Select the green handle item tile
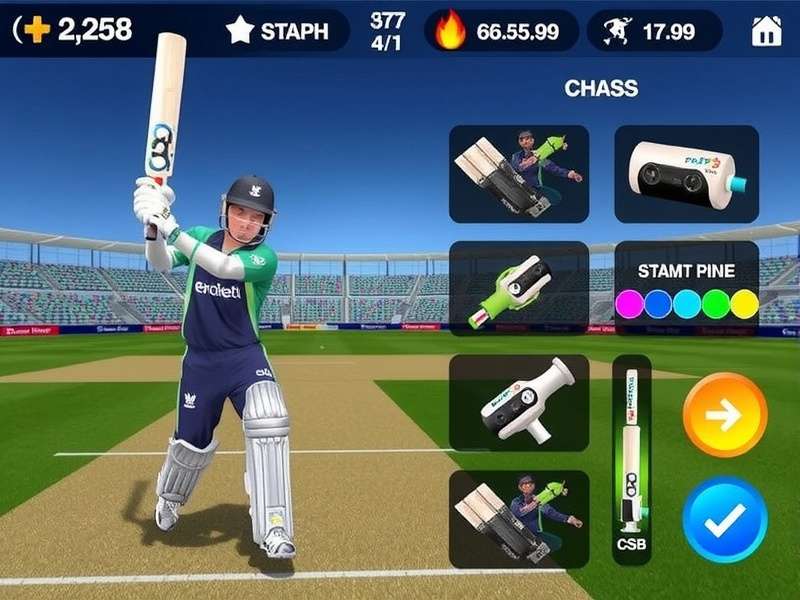Image resolution: width=800 pixels, height=600 pixels. (518, 288)
